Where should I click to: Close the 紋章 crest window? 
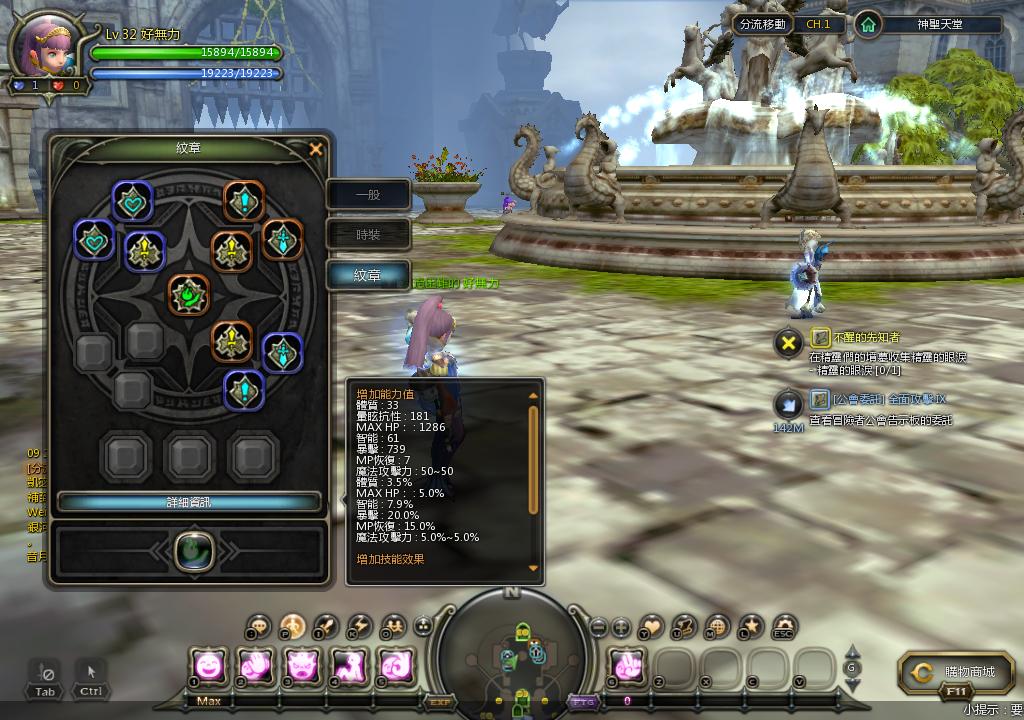[x=316, y=149]
